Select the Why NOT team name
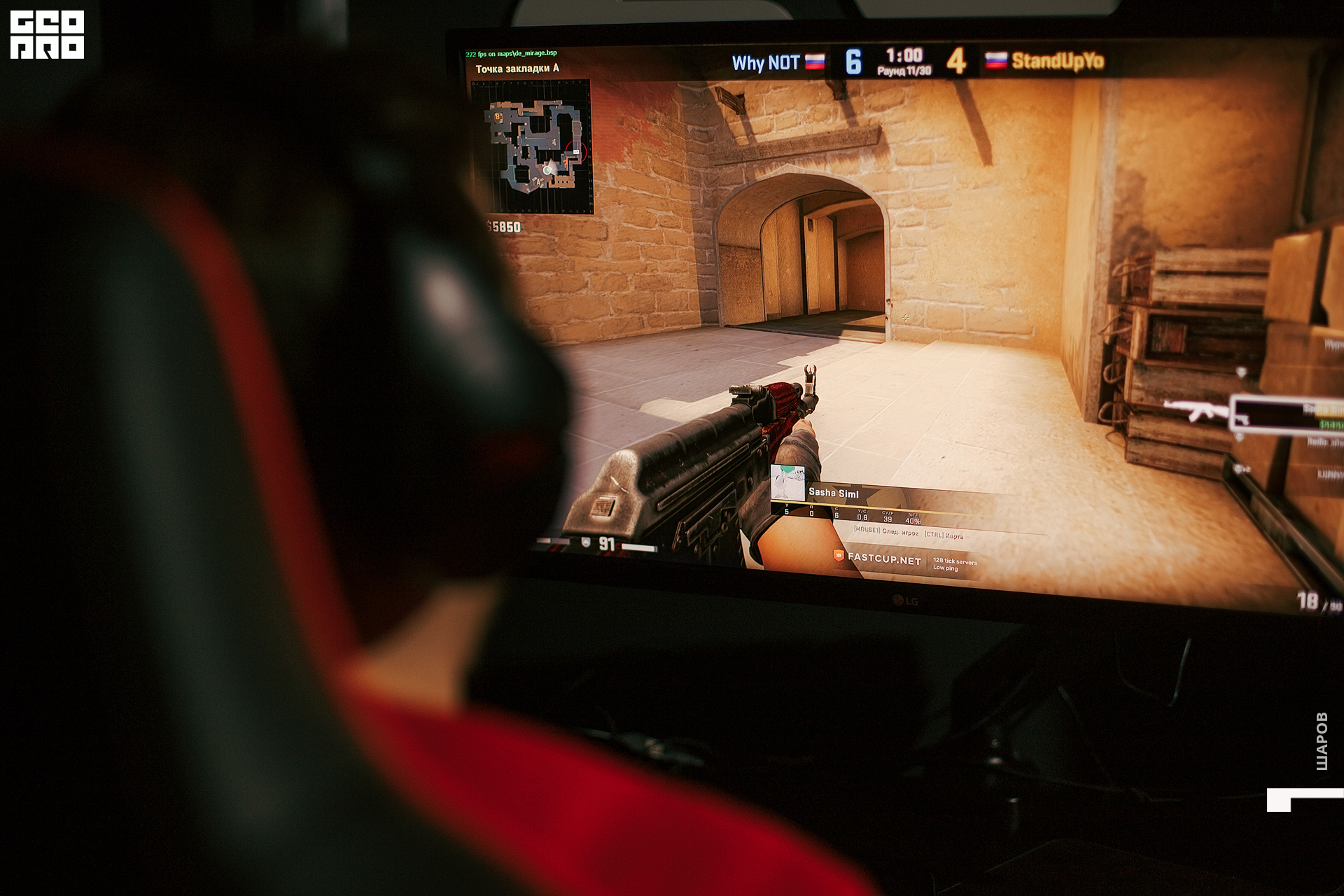This screenshot has width=1344, height=896. click(x=765, y=63)
